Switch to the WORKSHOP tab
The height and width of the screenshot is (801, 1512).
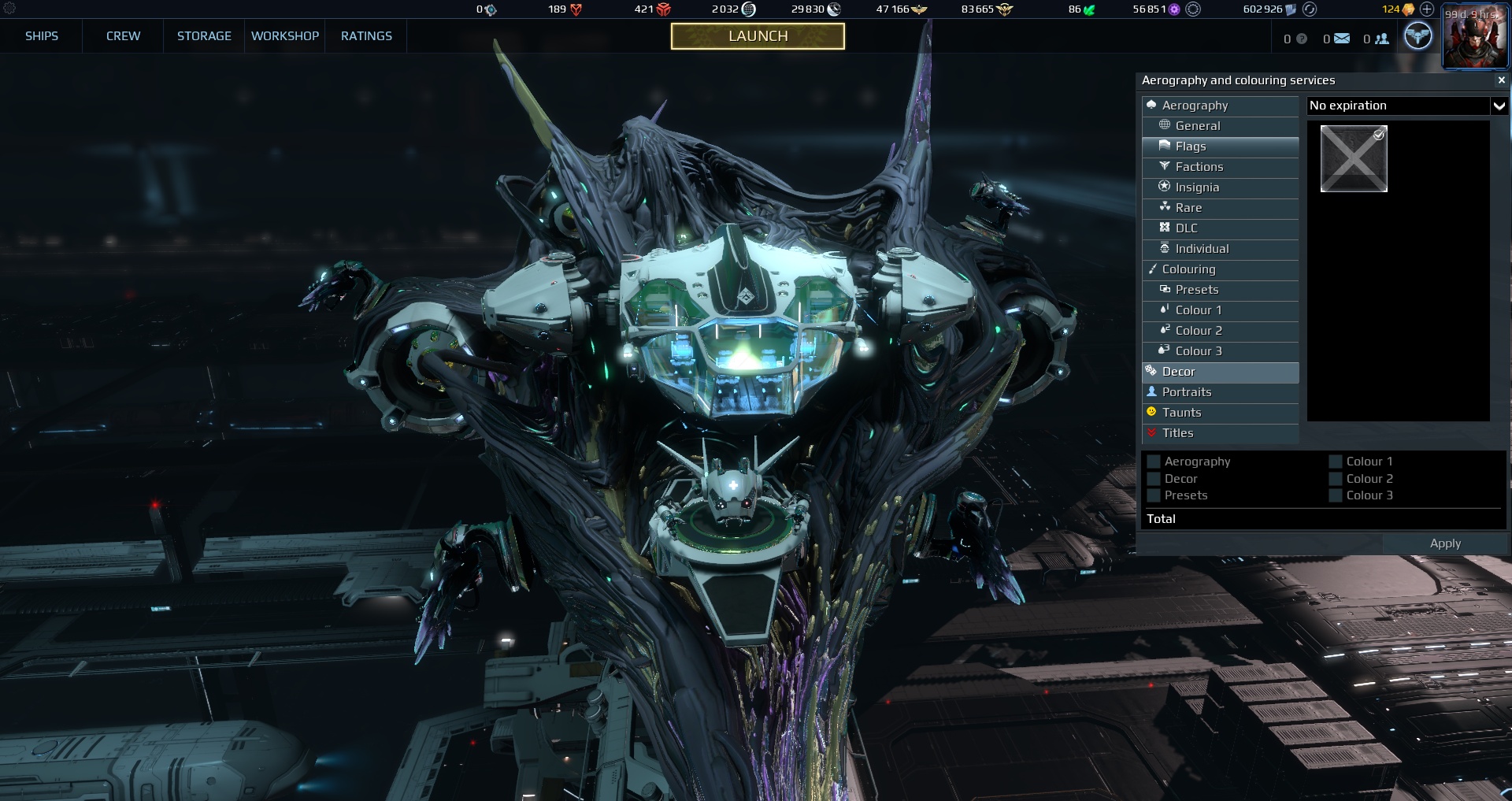[284, 36]
